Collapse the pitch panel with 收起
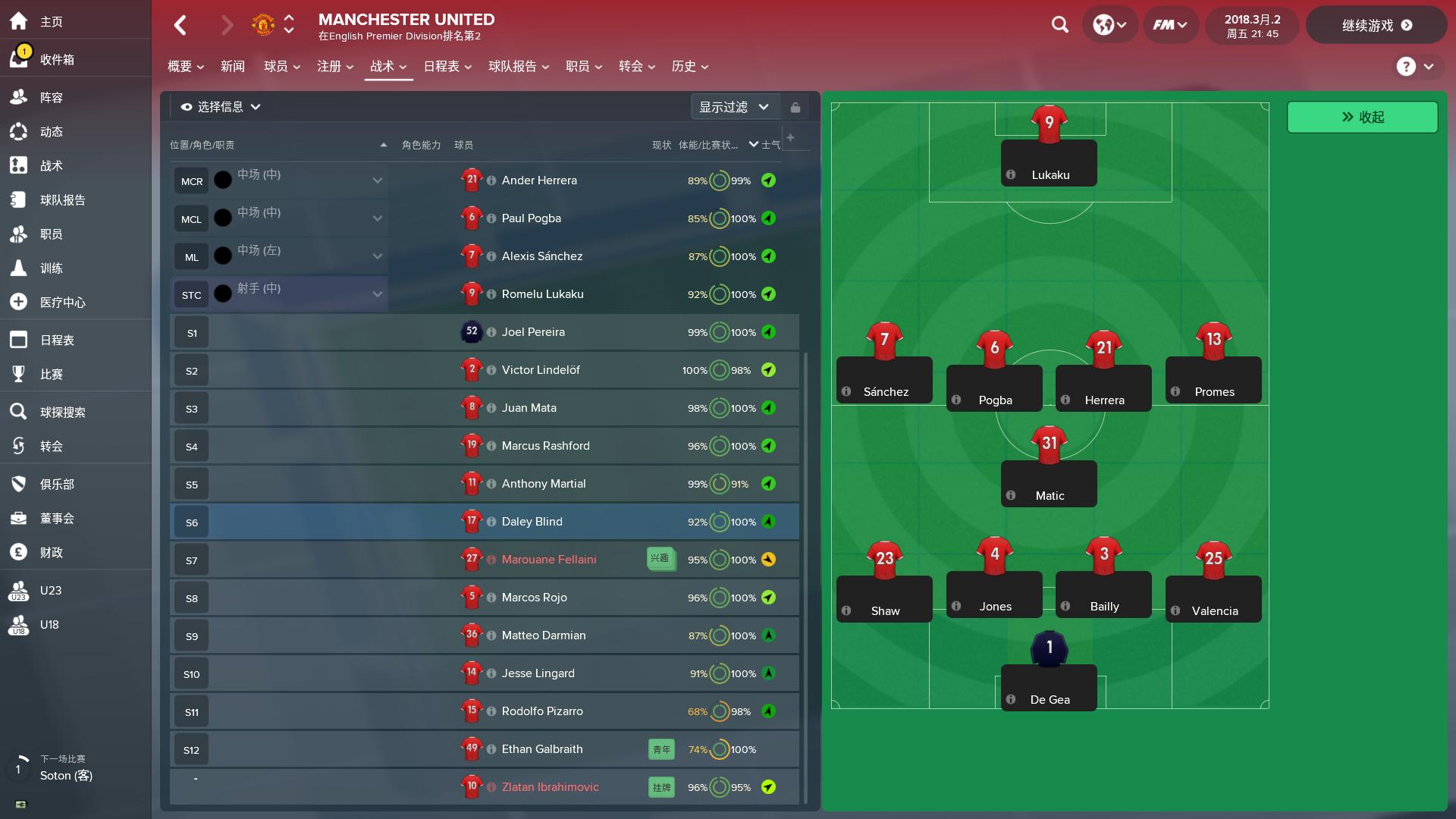The image size is (1456, 819). [x=1362, y=117]
